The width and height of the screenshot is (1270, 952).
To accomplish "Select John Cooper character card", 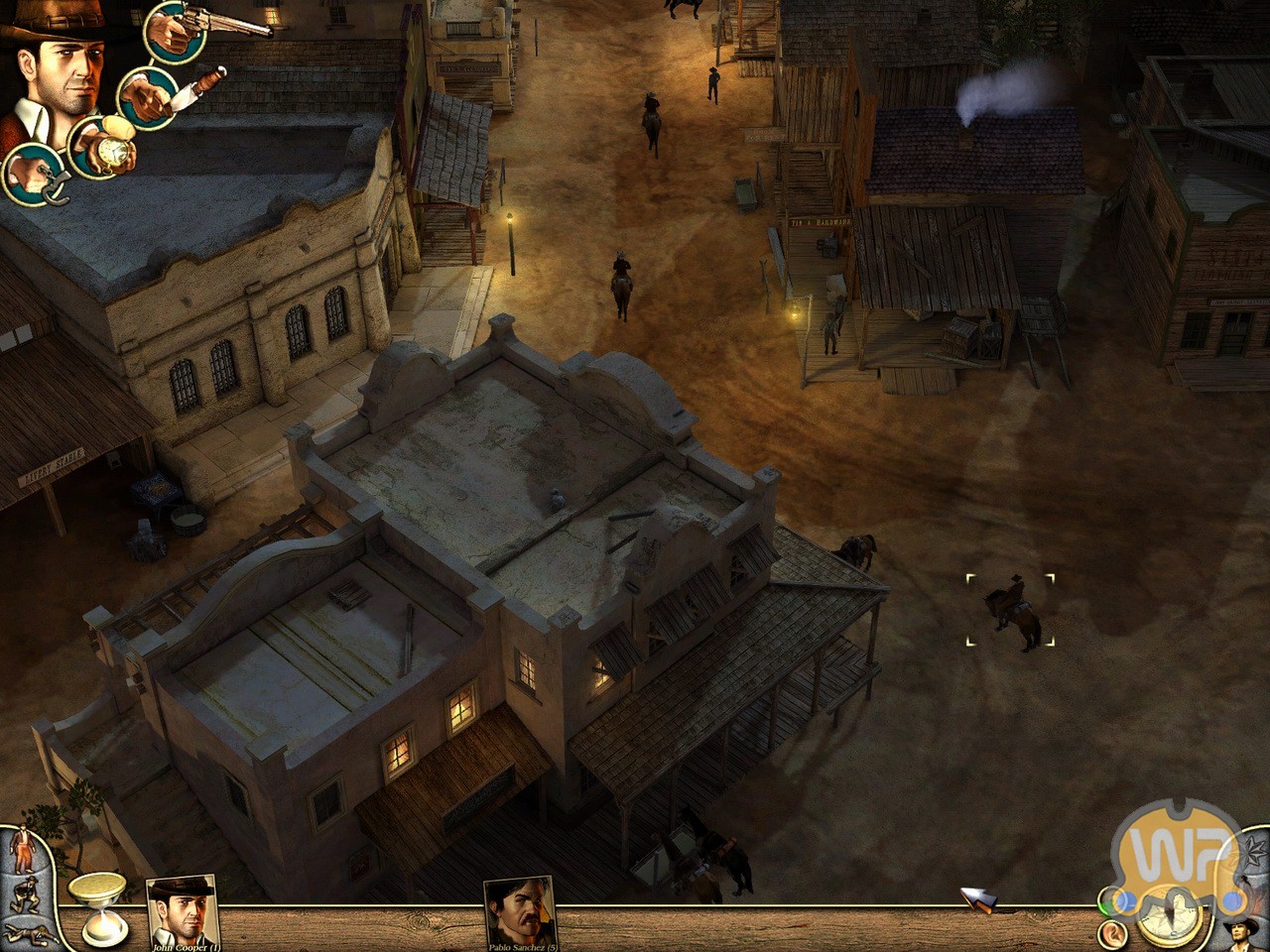I will point(182,912).
